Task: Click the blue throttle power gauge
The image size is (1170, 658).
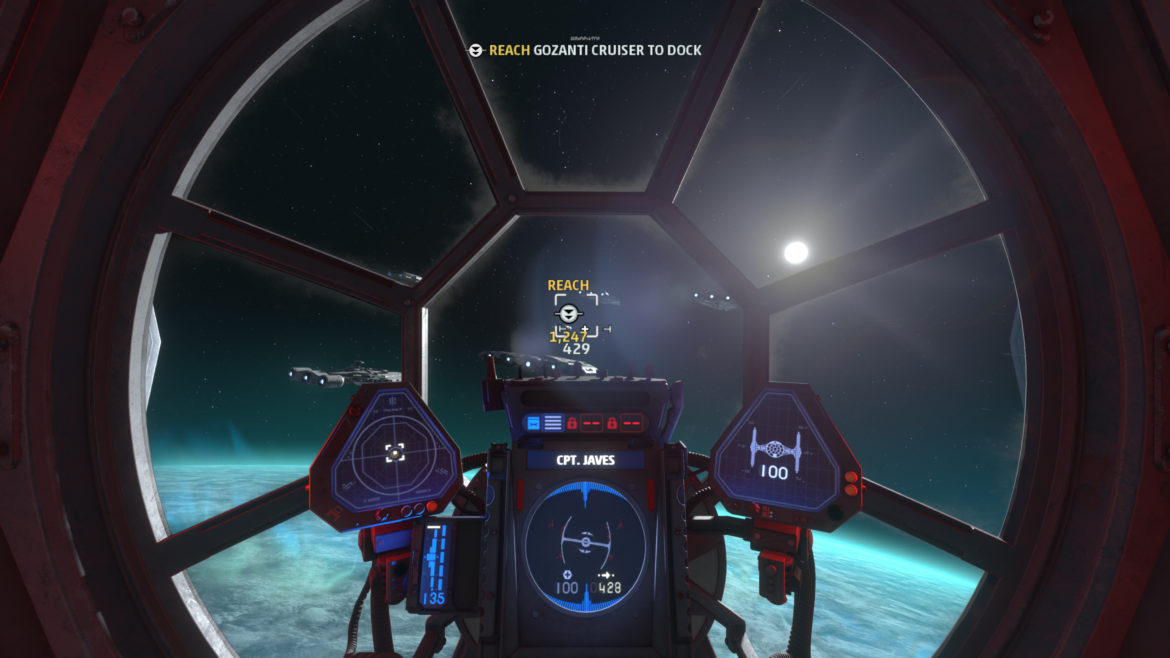Action: pyautogui.click(x=434, y=565)
